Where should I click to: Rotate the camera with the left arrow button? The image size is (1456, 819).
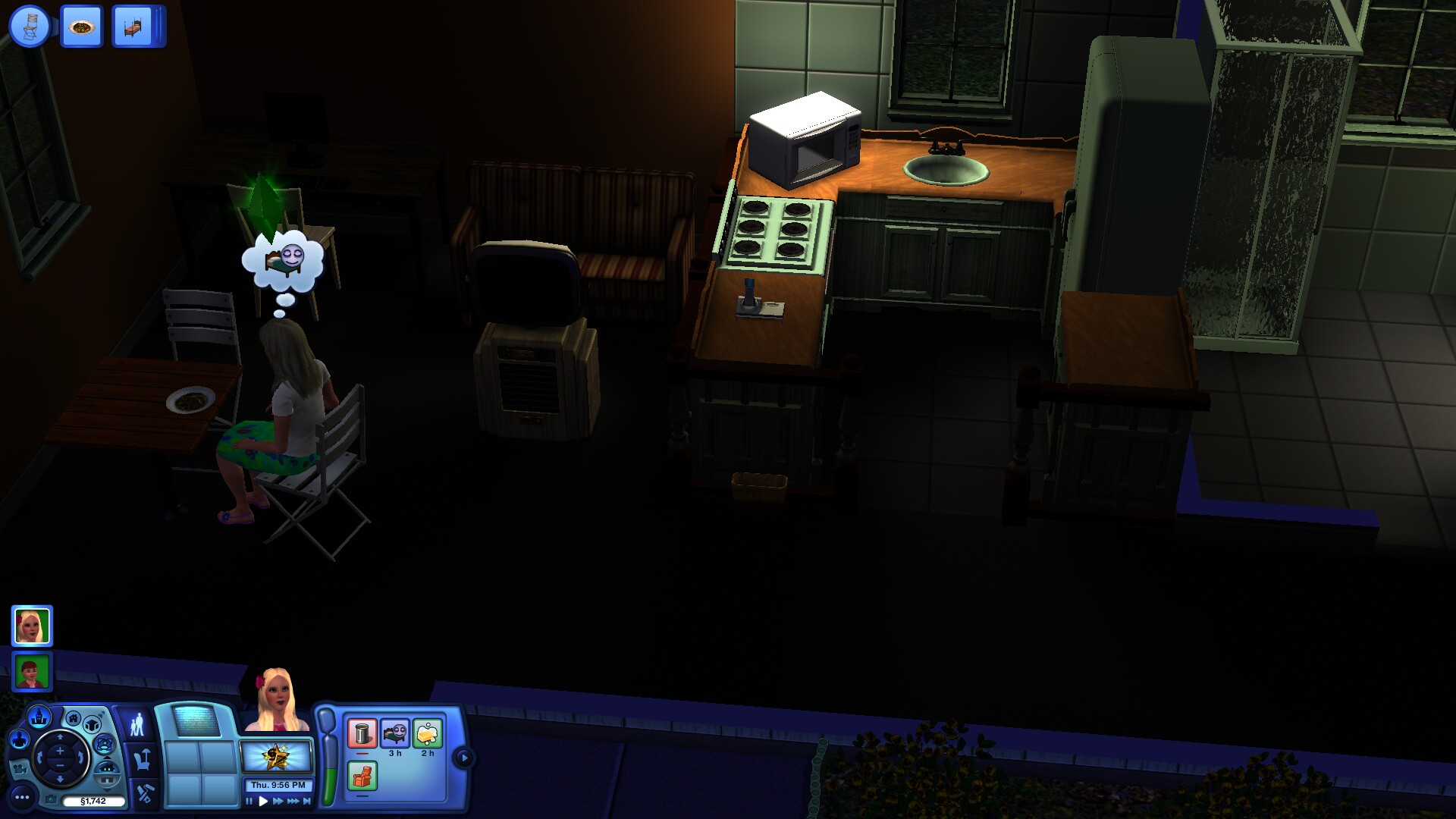click(39, 758)
